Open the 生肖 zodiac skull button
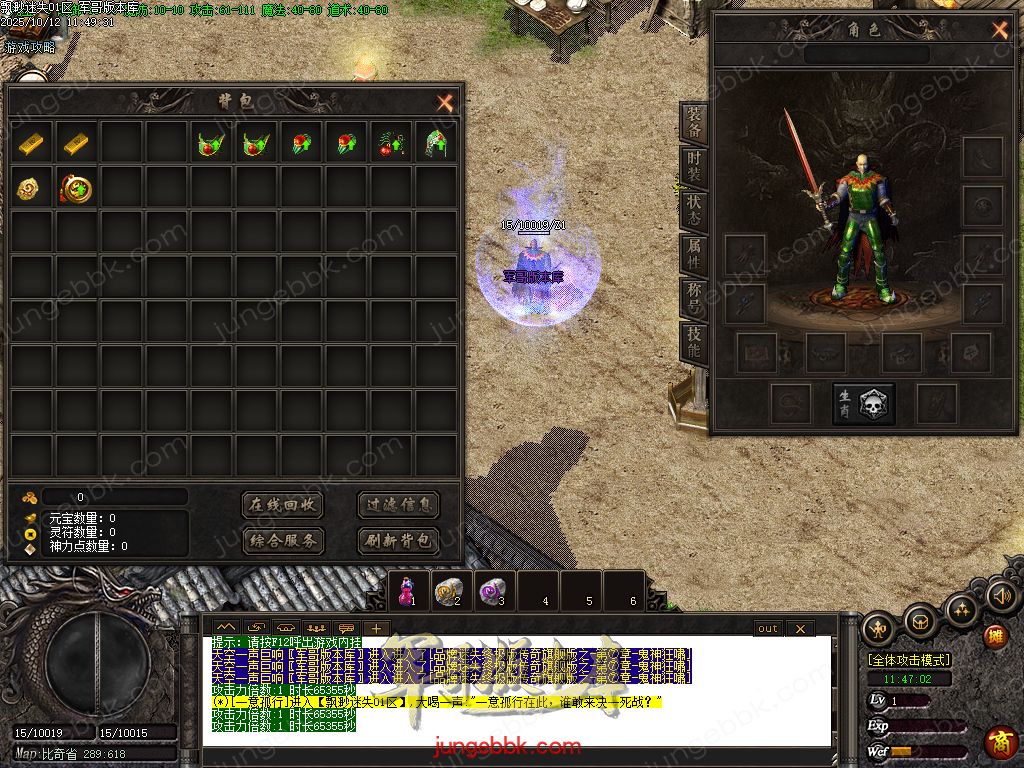1024x768 pixels. tap(865, 404)
